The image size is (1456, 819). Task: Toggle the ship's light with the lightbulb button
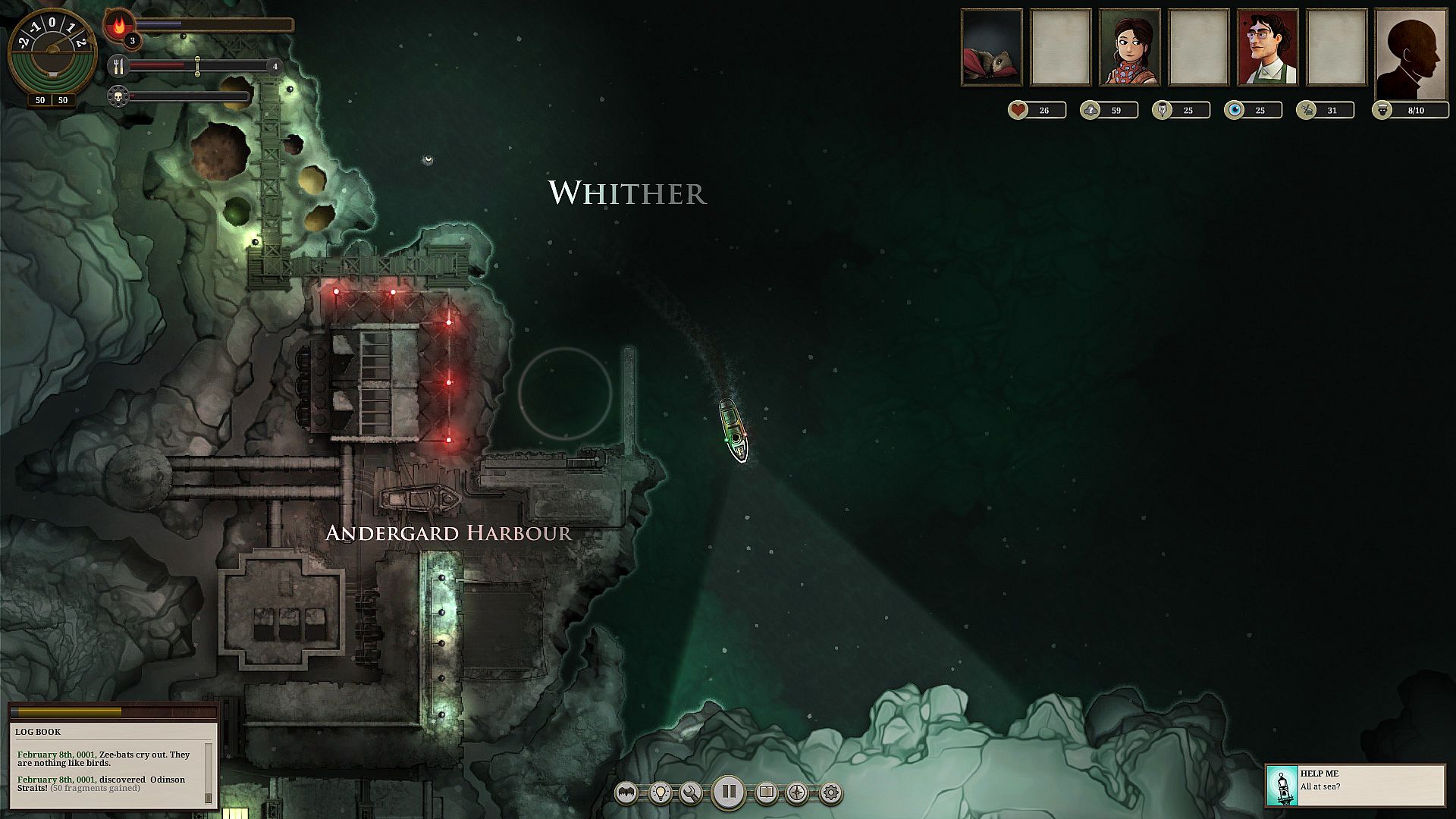pyautogui.click(x=661, y=793)
